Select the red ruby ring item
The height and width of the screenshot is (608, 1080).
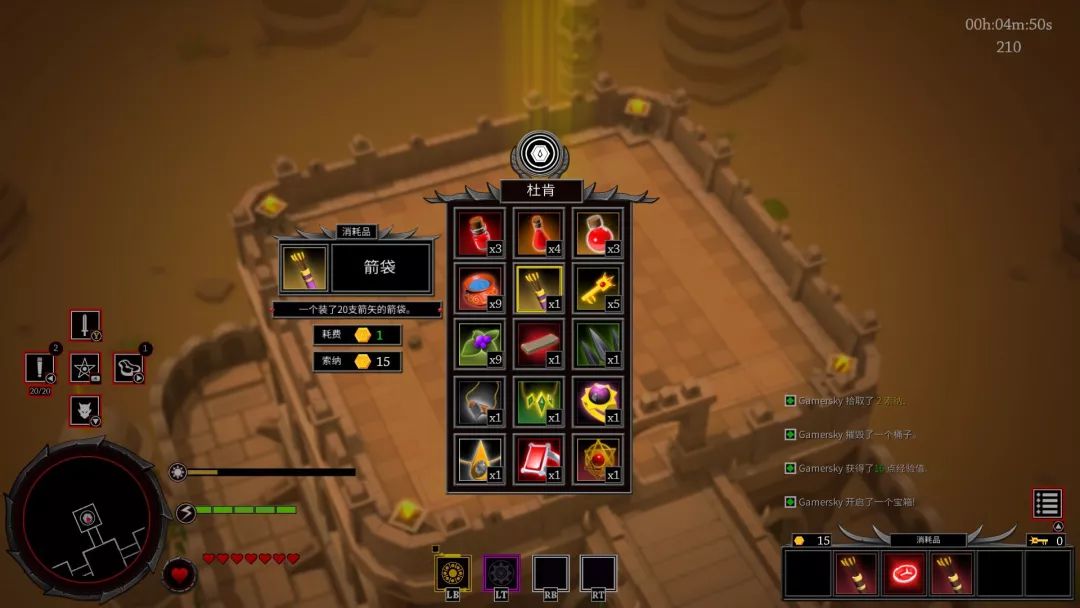(539, 459)
